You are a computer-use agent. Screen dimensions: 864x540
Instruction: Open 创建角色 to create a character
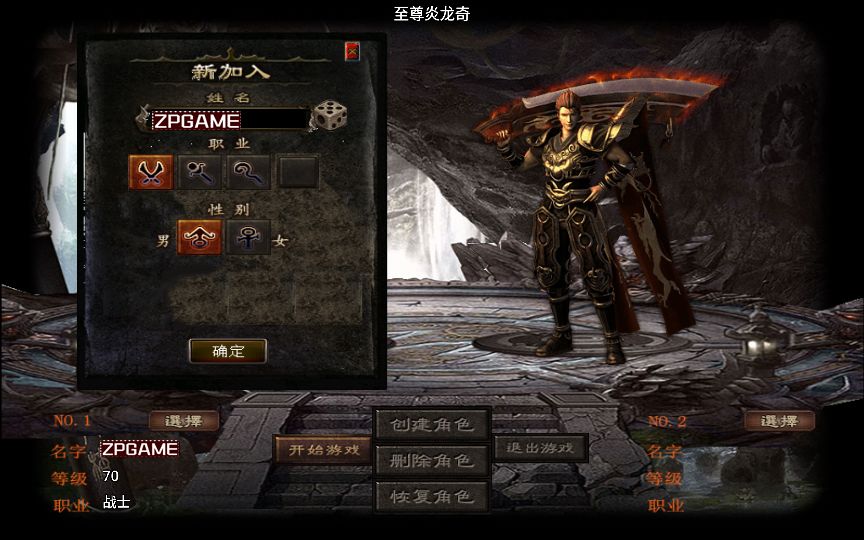coord(432,424)
